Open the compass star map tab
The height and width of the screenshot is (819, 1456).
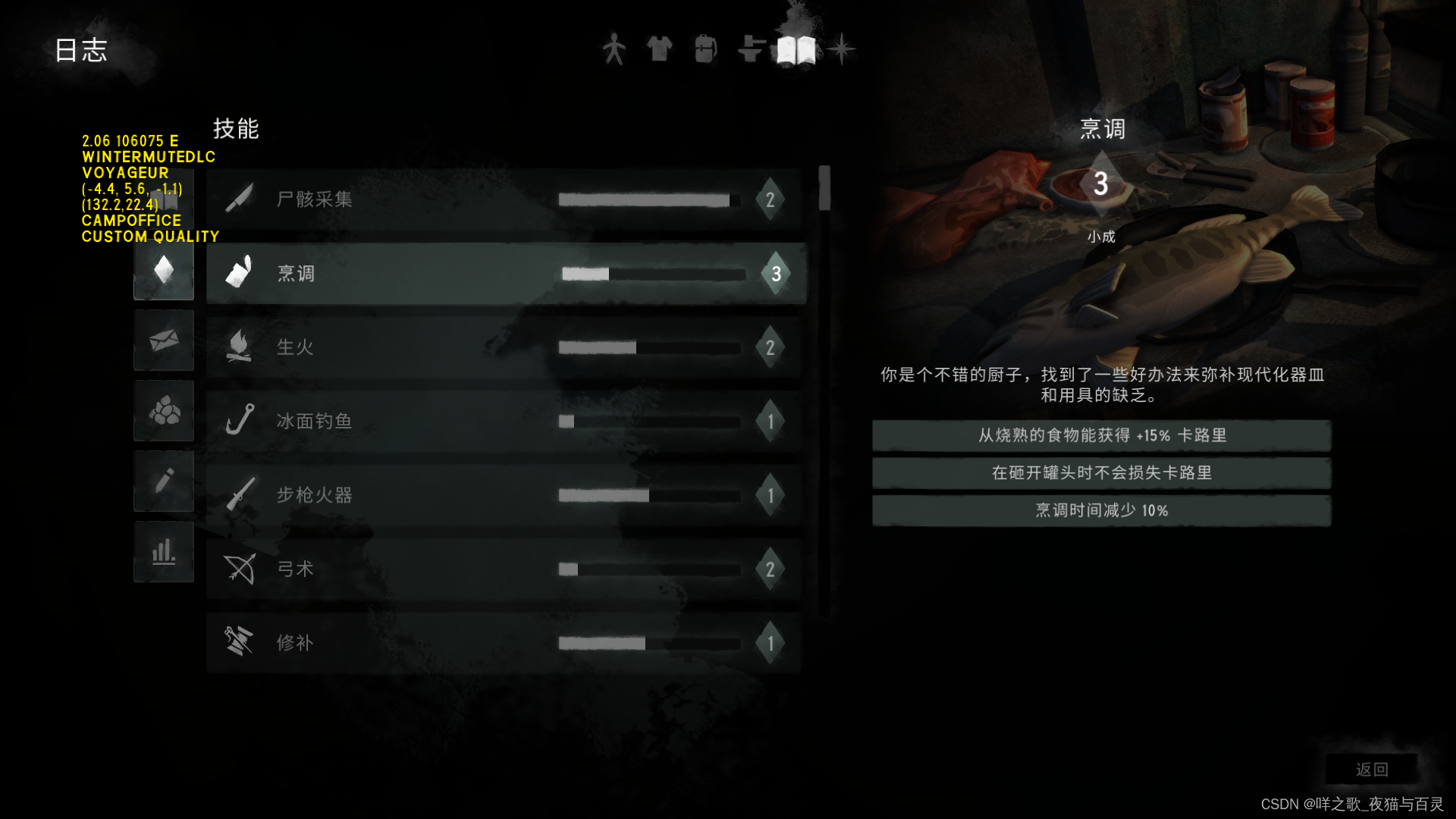841,49
